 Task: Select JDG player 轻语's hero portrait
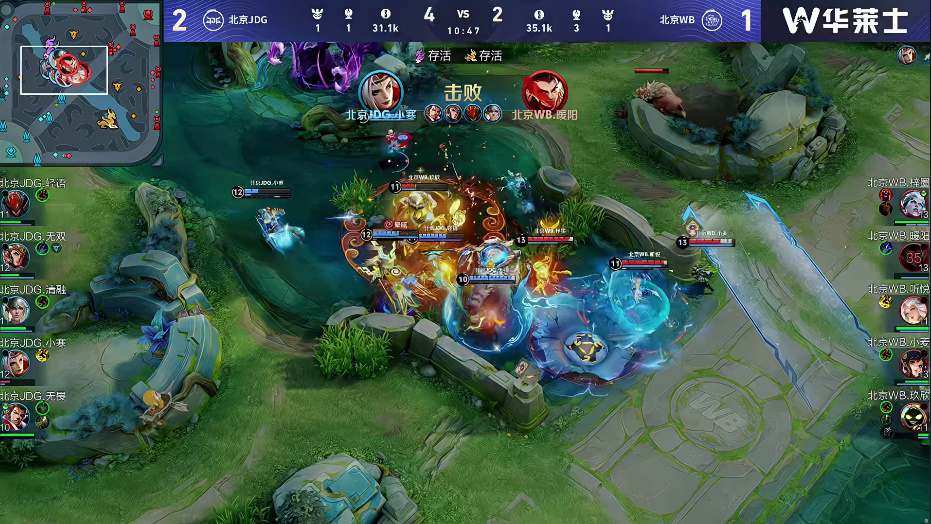(15, 204)
